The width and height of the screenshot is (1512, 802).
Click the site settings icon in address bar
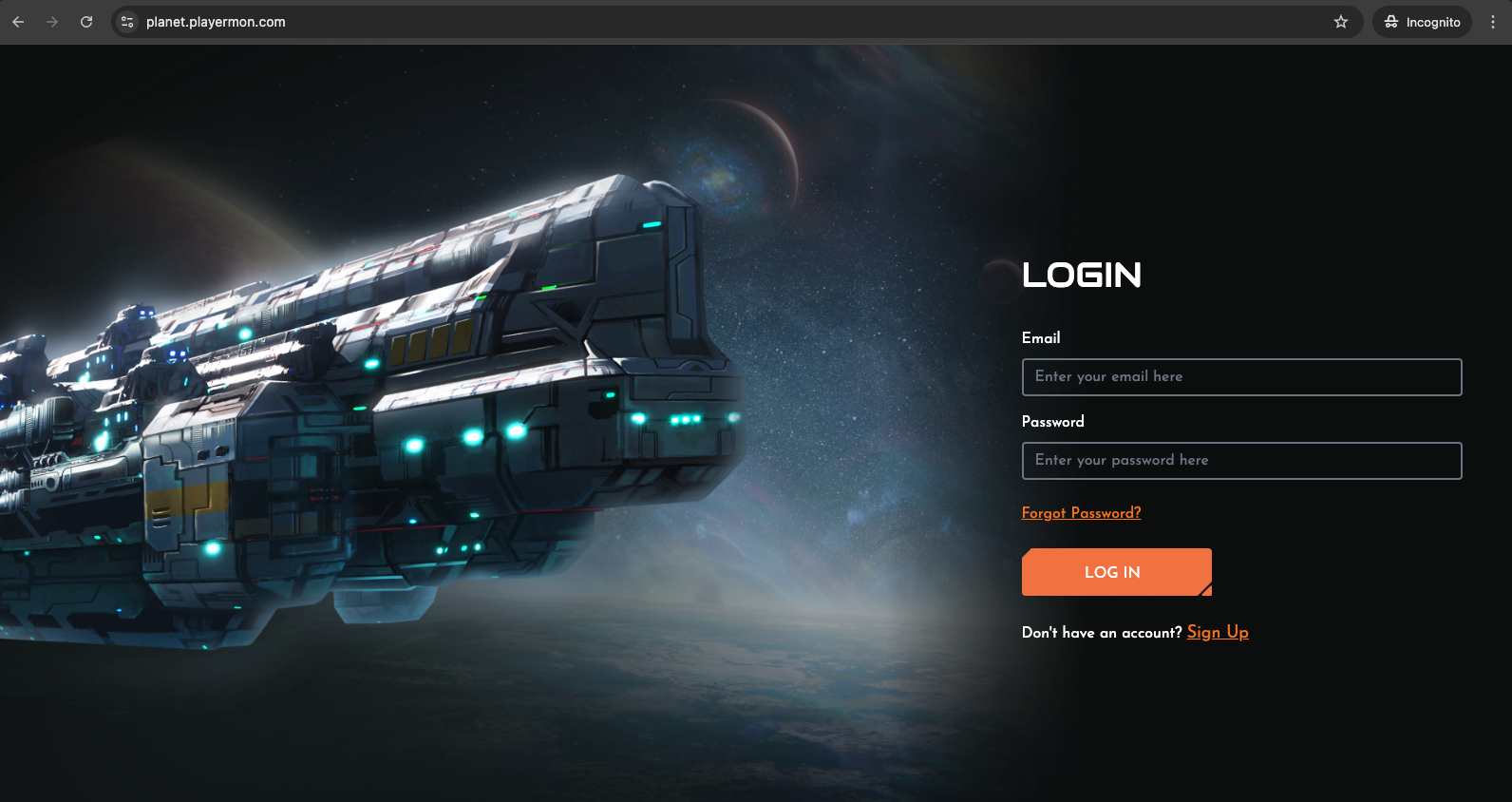tap(125, 21)
